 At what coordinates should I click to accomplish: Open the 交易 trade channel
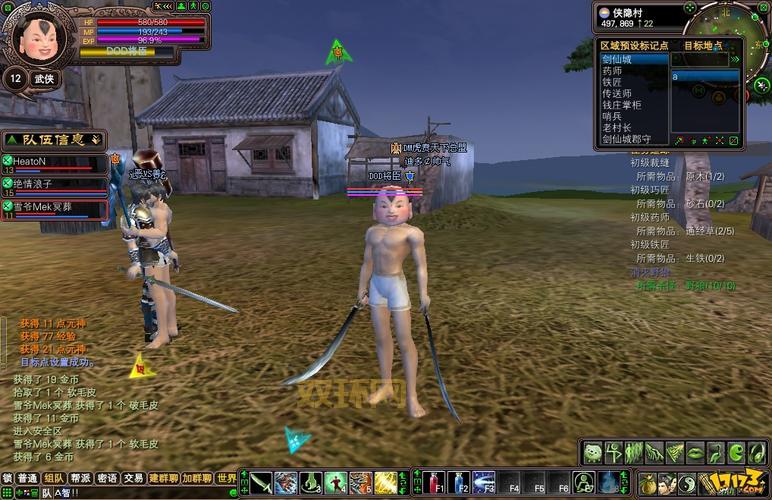coord(134,479)
